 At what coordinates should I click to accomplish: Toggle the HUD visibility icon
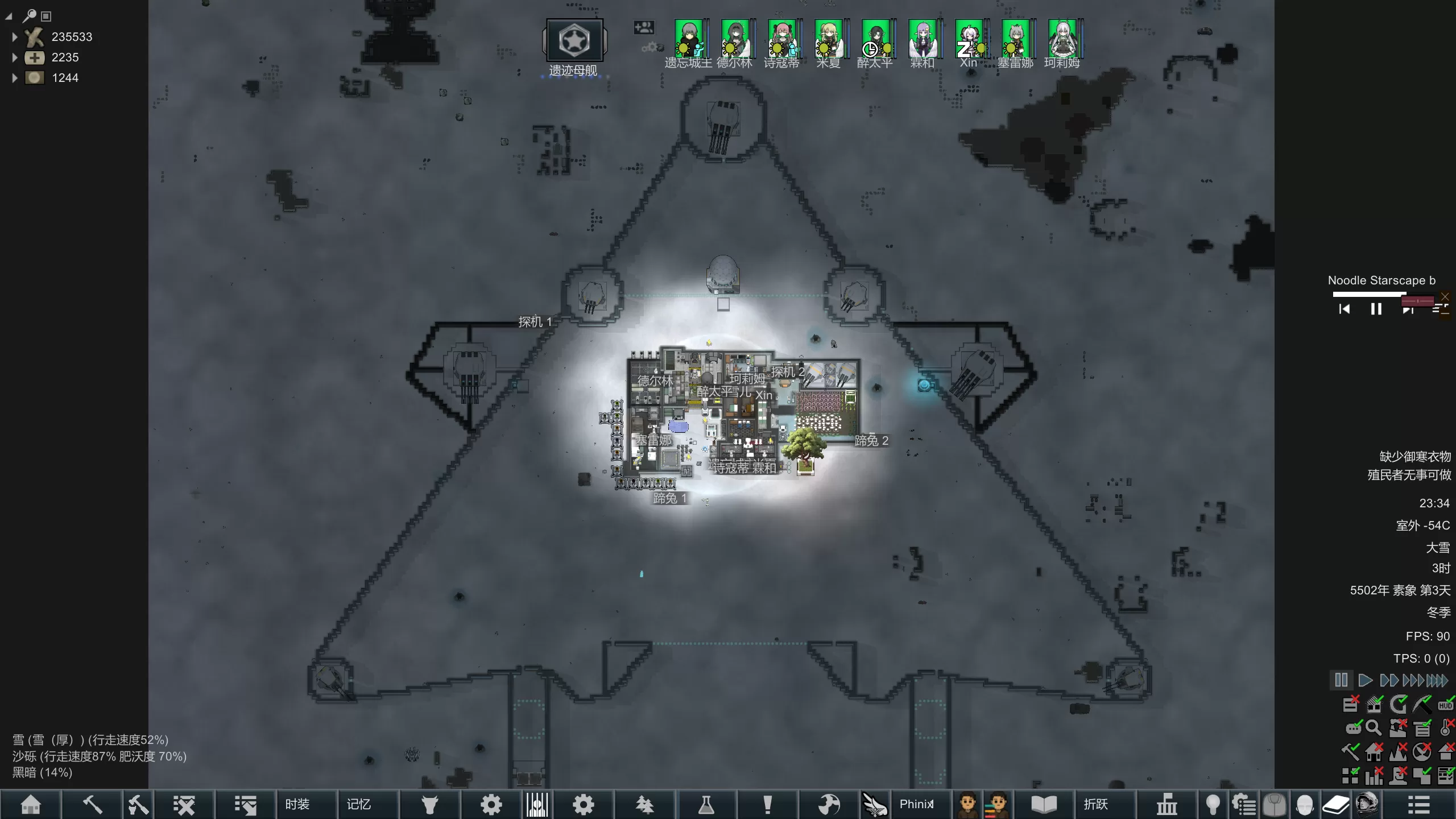click(x=1445, y=705)
